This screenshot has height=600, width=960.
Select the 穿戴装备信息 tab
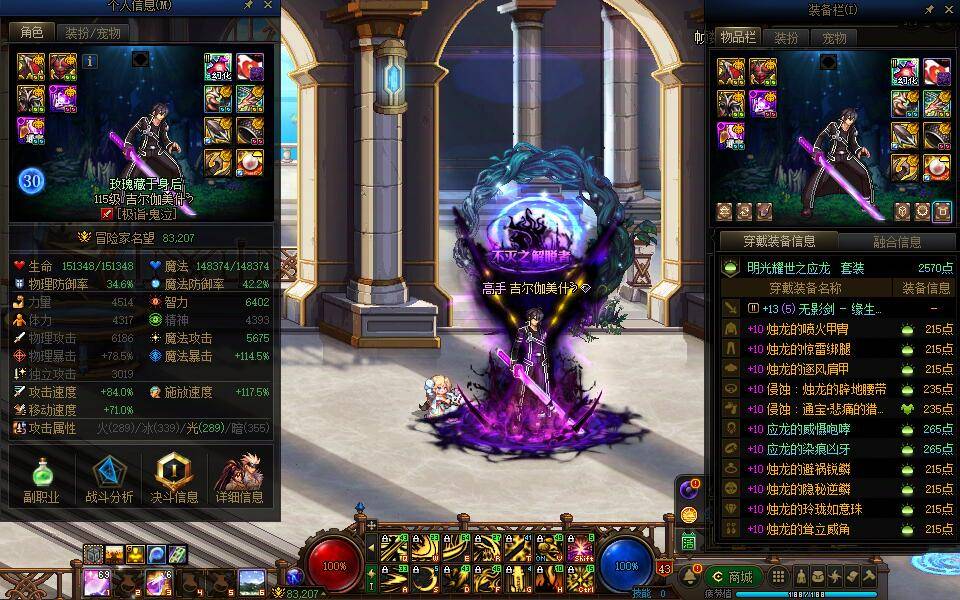pos(779,241)
